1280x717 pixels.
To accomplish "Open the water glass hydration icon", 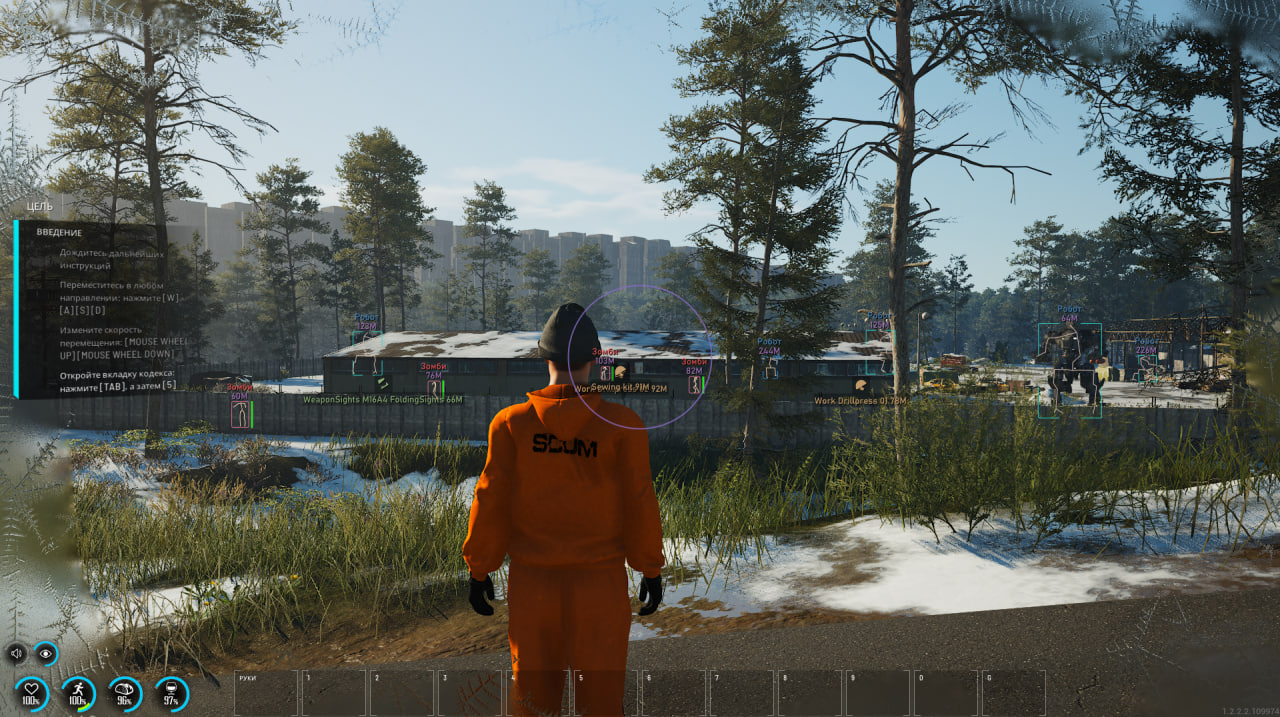I will [171, 692].
